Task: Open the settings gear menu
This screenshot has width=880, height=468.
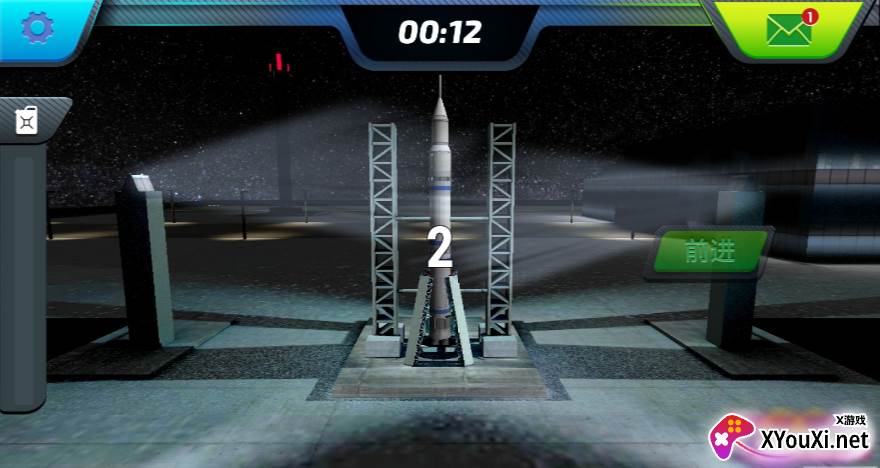Action: (x=36, y=28)
